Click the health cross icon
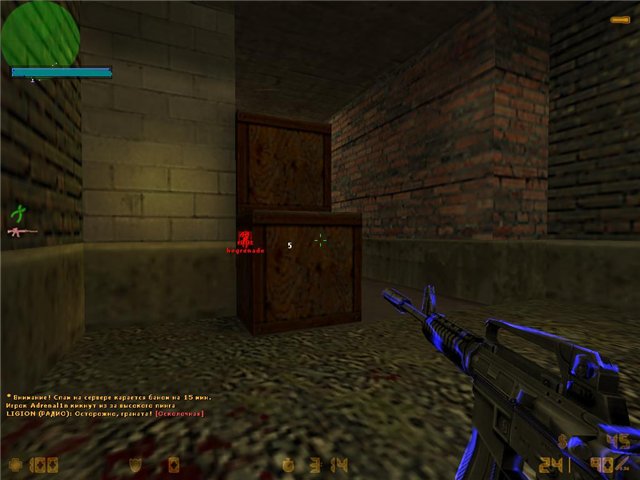This screenshot has height=480, width=640. point(14,464)
